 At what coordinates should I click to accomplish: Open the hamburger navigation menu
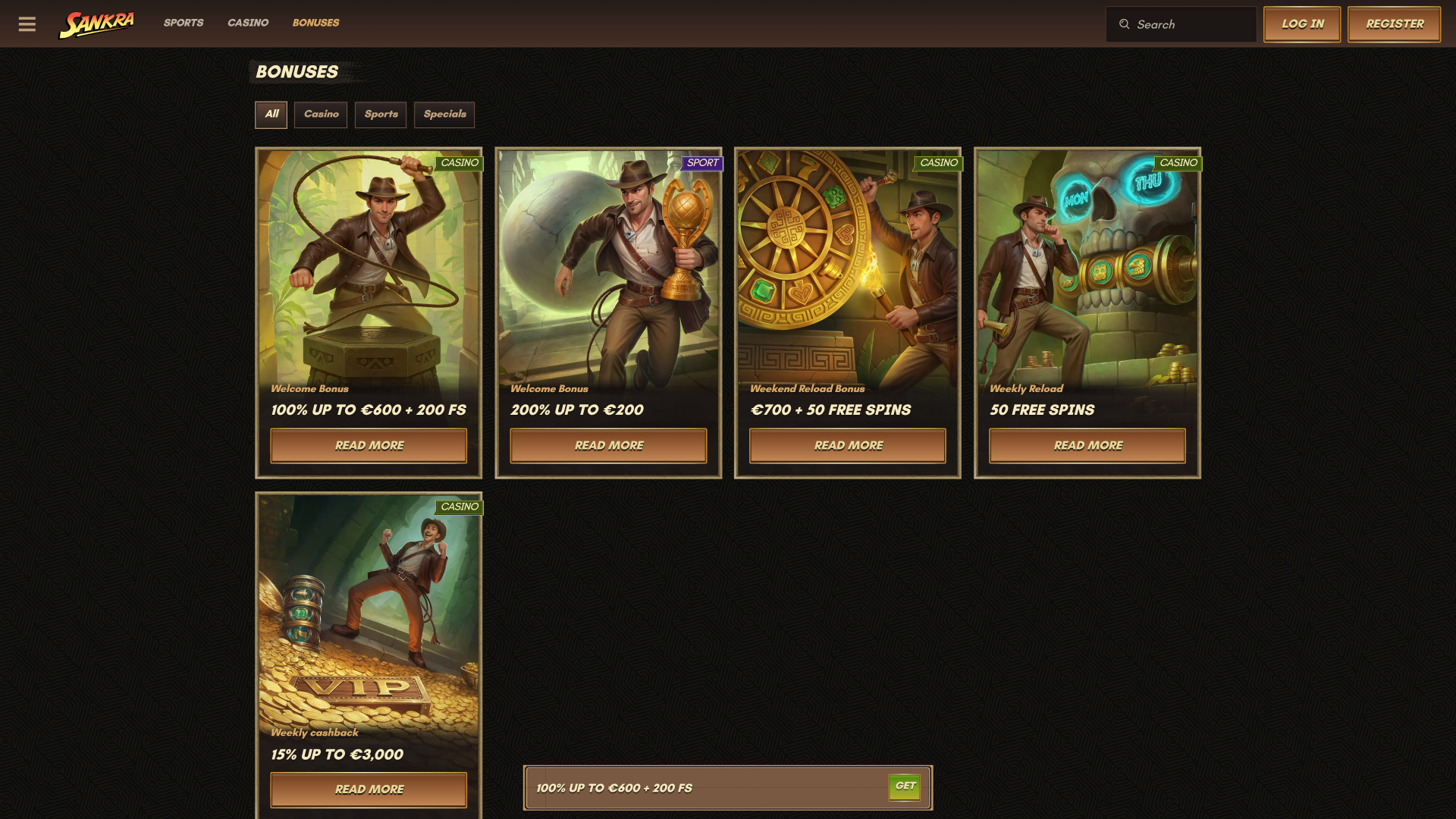(27, 24)
